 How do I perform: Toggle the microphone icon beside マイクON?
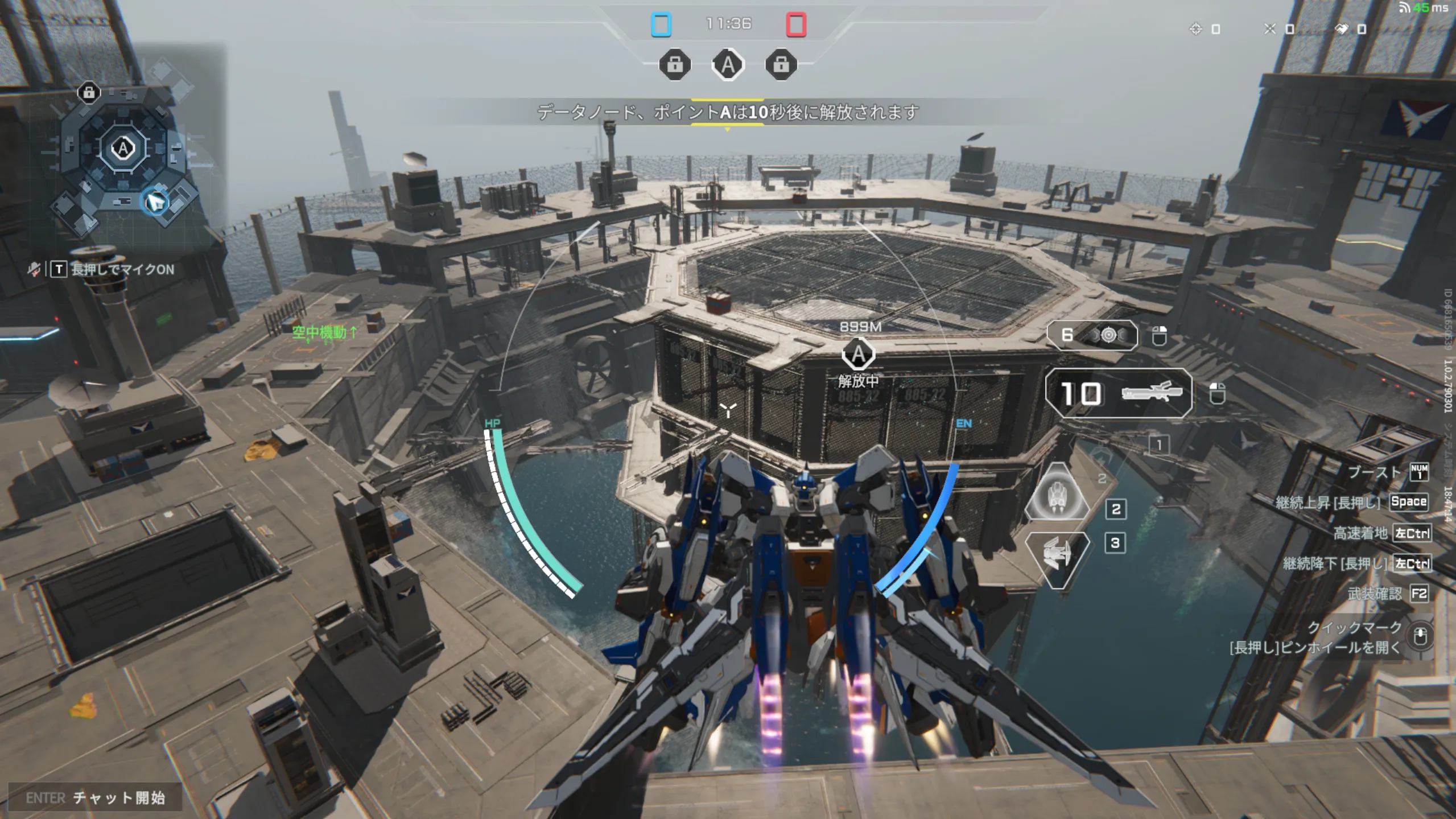(34, 269)
